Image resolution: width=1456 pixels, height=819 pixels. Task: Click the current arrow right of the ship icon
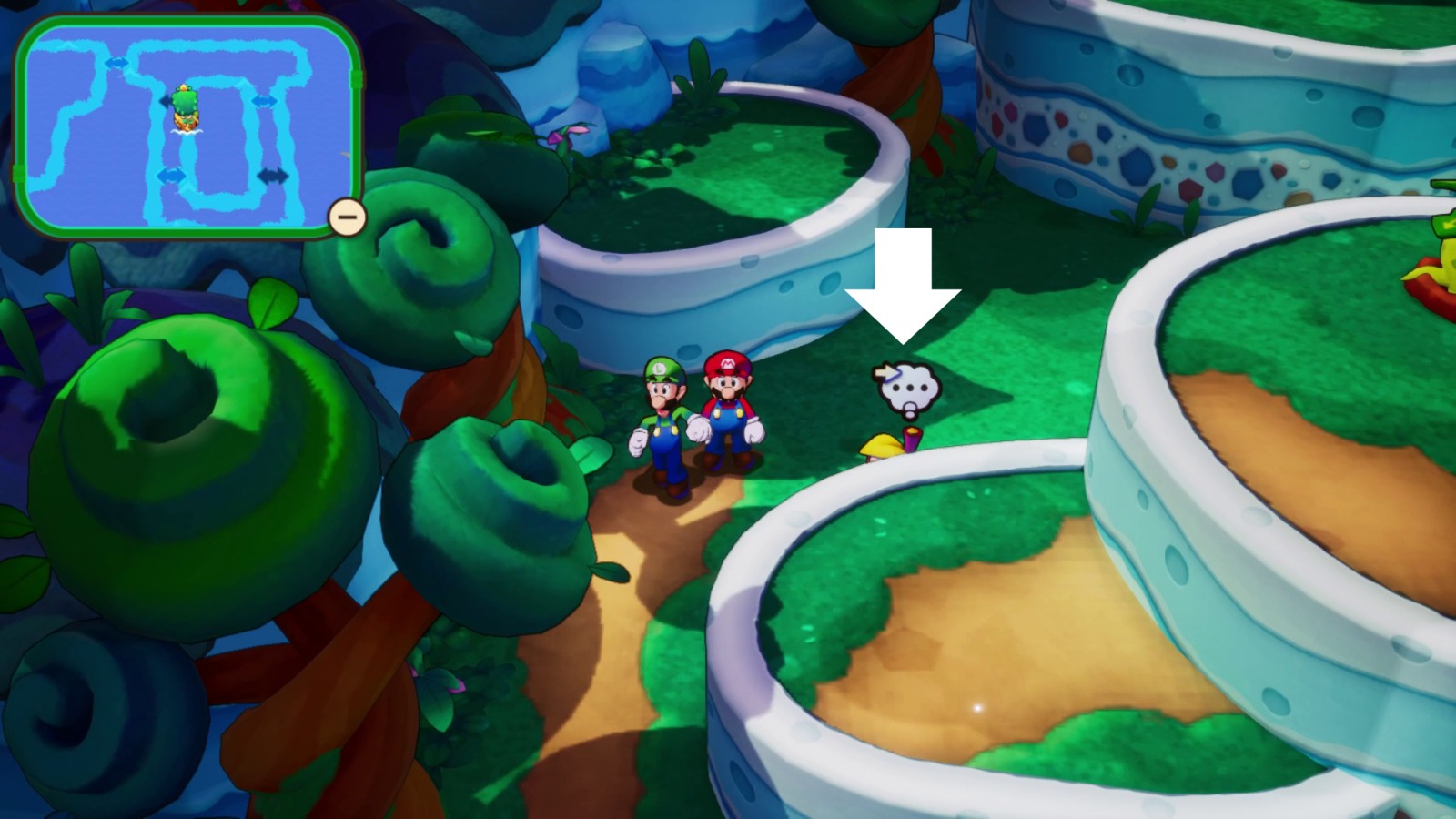[x=265, y=101]
